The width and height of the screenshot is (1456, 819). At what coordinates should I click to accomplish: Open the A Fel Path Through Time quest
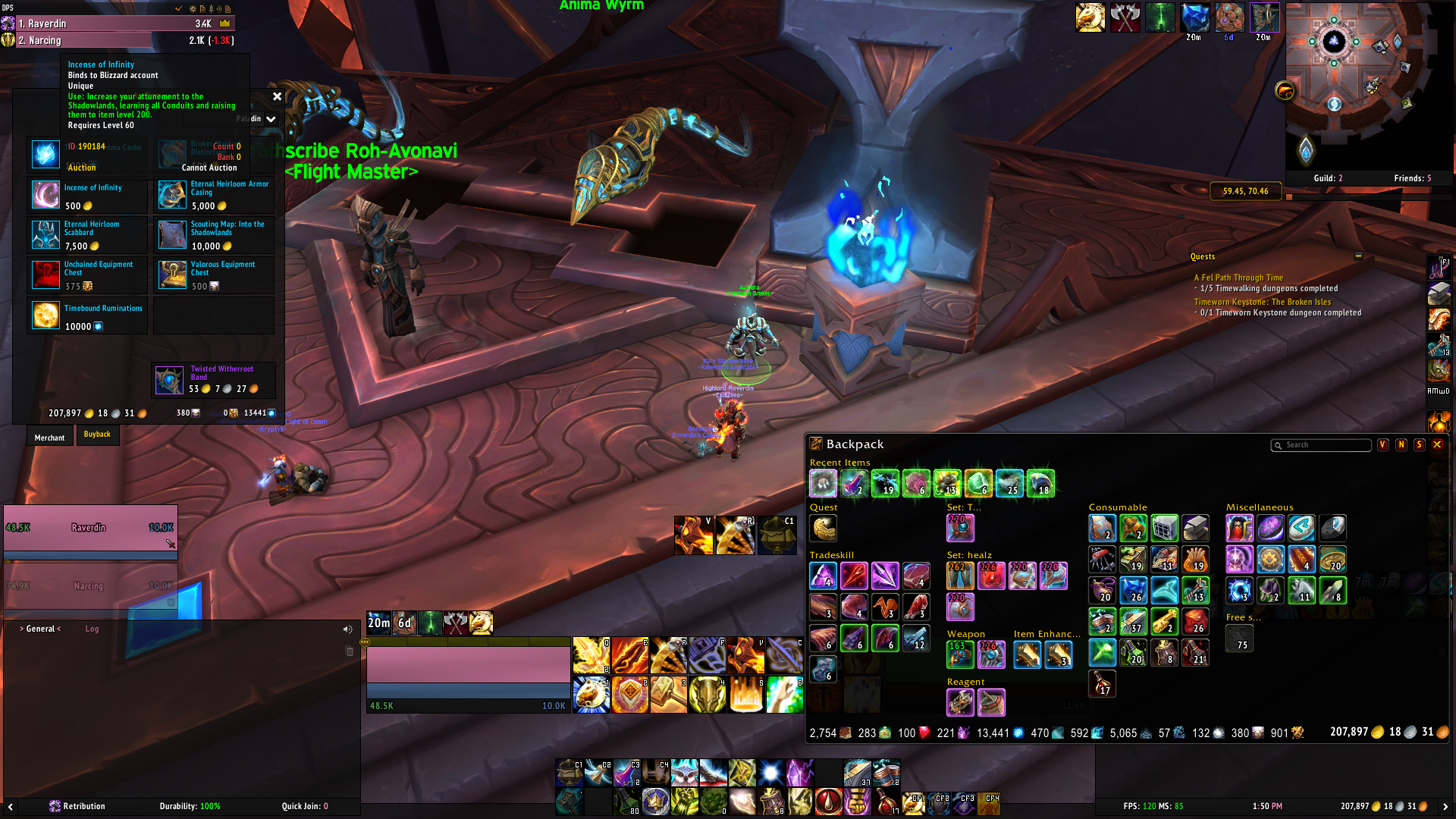click(x=1238, y=278)
